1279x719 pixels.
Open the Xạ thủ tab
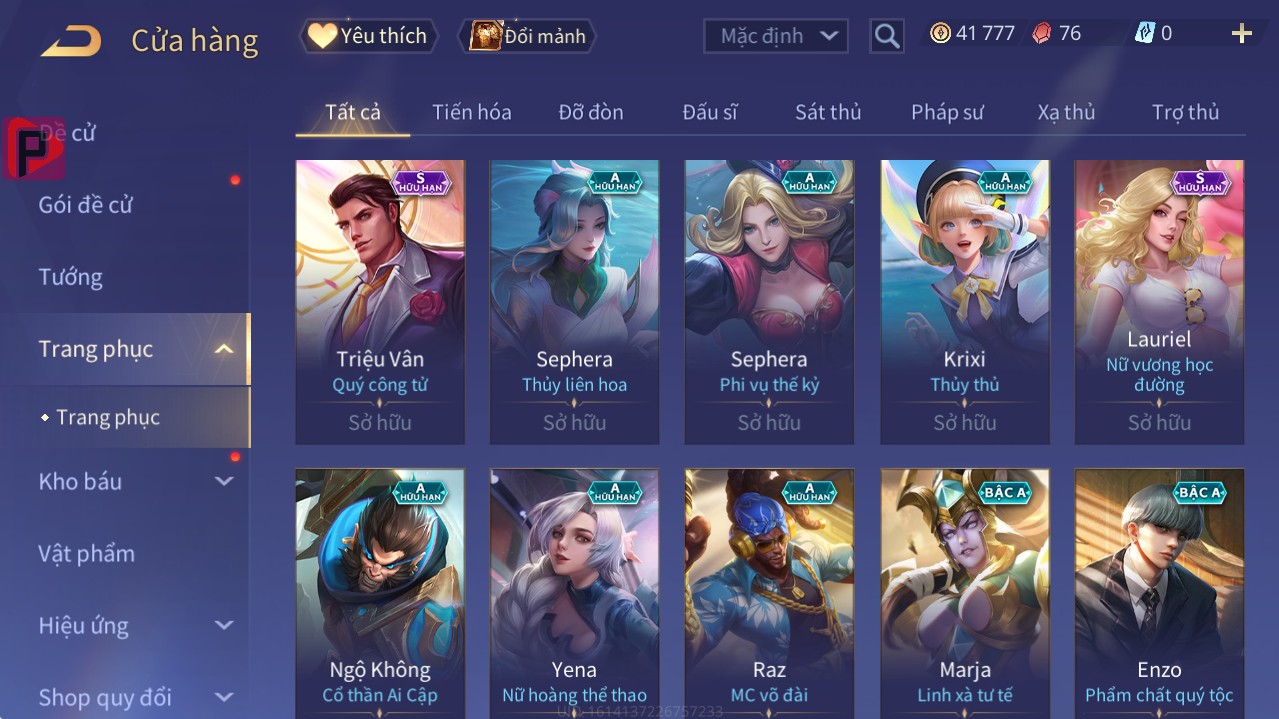[x=1066, y=112]
